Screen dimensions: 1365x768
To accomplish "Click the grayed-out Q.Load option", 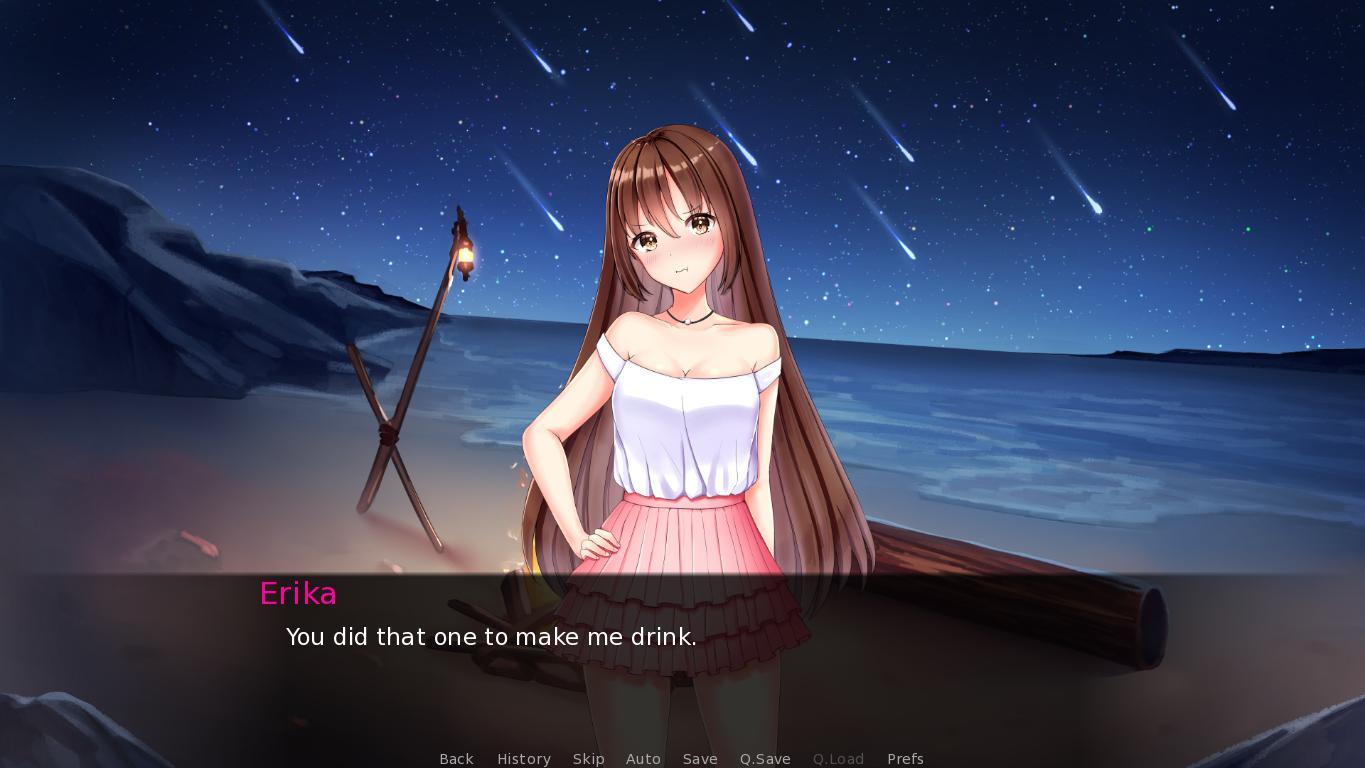I will coord(838,759).
